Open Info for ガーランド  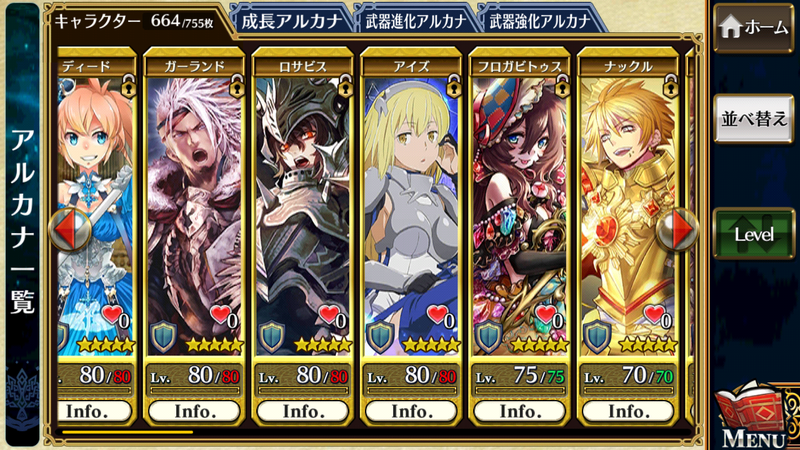point(195,410)
